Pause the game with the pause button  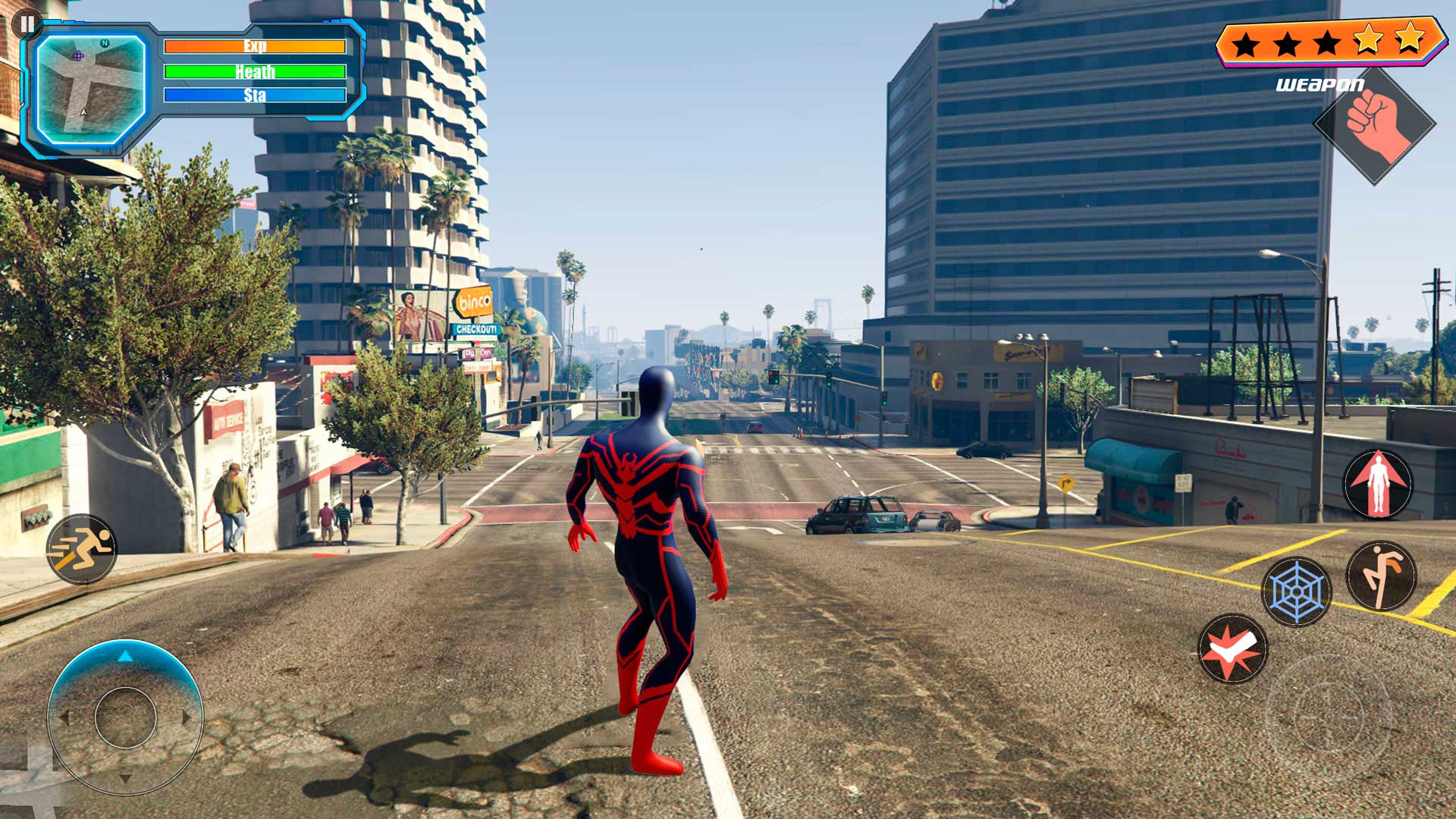click(x=27, y=24)
